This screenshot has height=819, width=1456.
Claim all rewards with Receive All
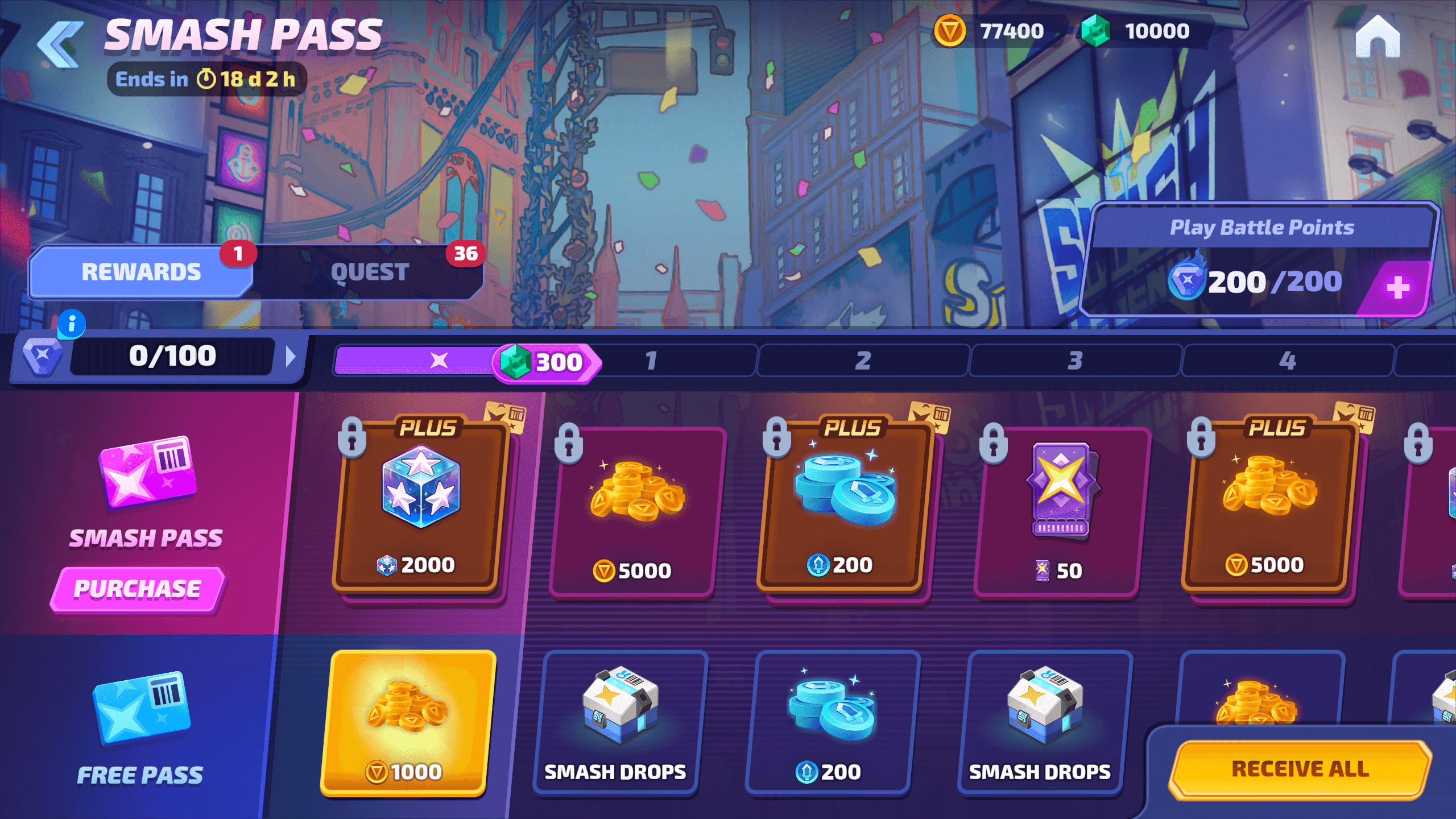click(x=1300, y=770)
